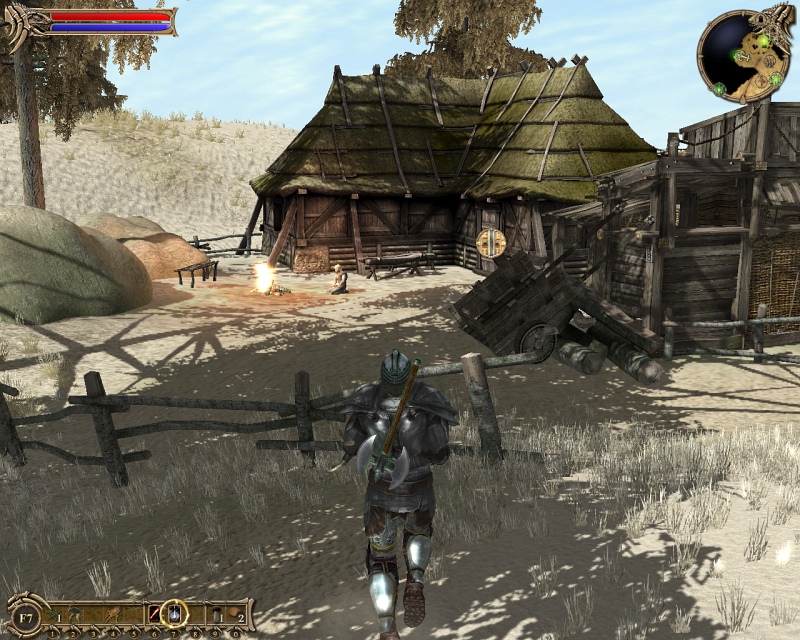Select the plant item in hotbar slot 2
The image size is (800, 640).
click(x=72, y=612)
